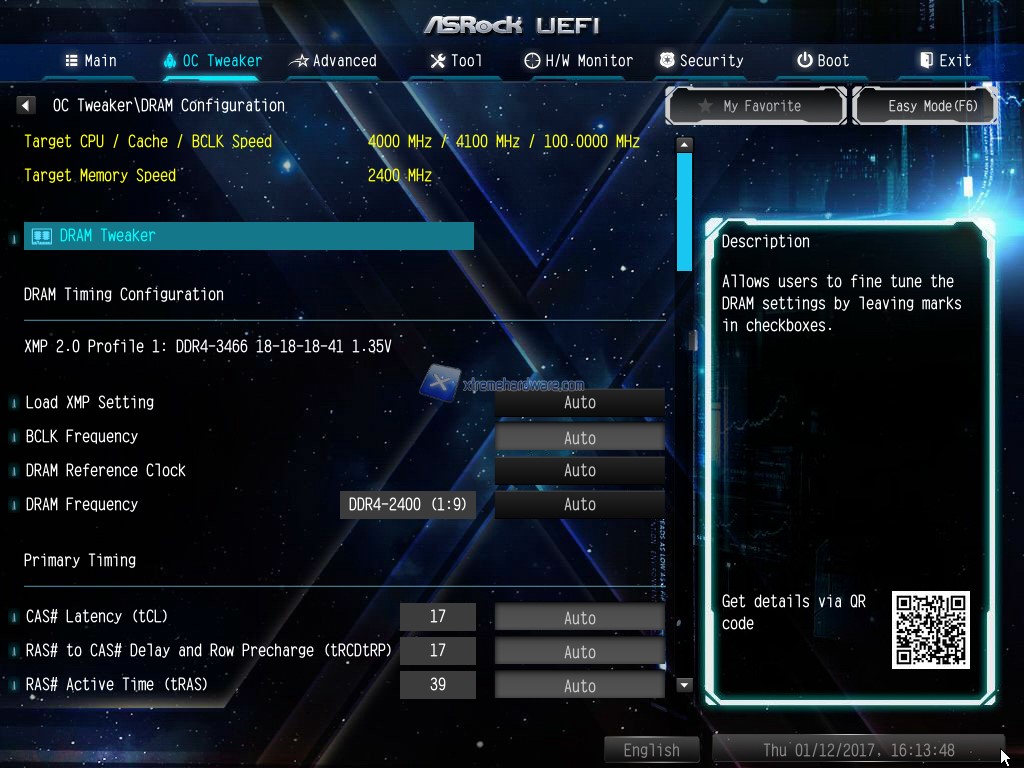Open DRAM Reference Clock dropdown

coord(579,471)
